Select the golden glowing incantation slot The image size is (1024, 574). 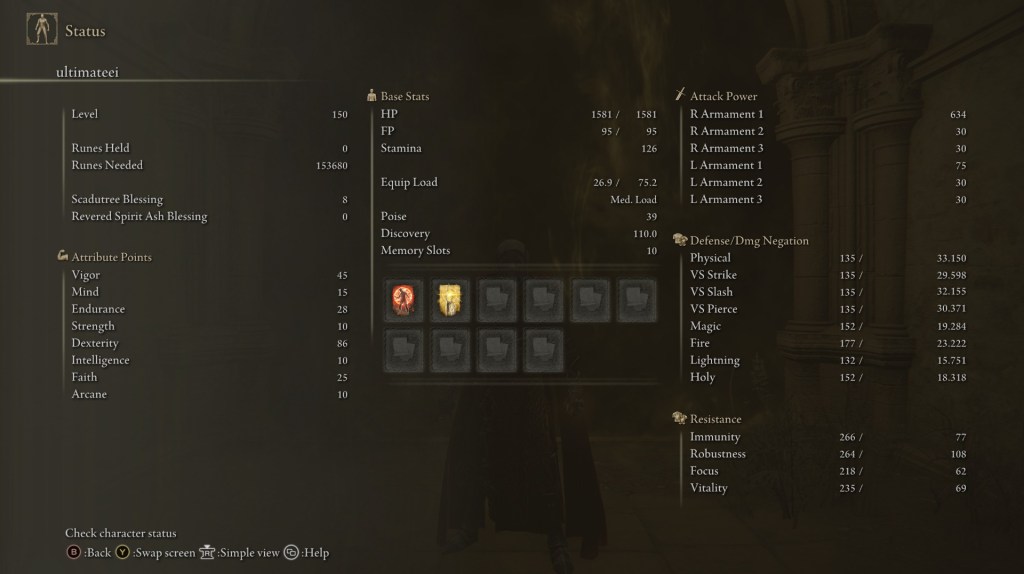pyautogui.click(x=449, y=299)
